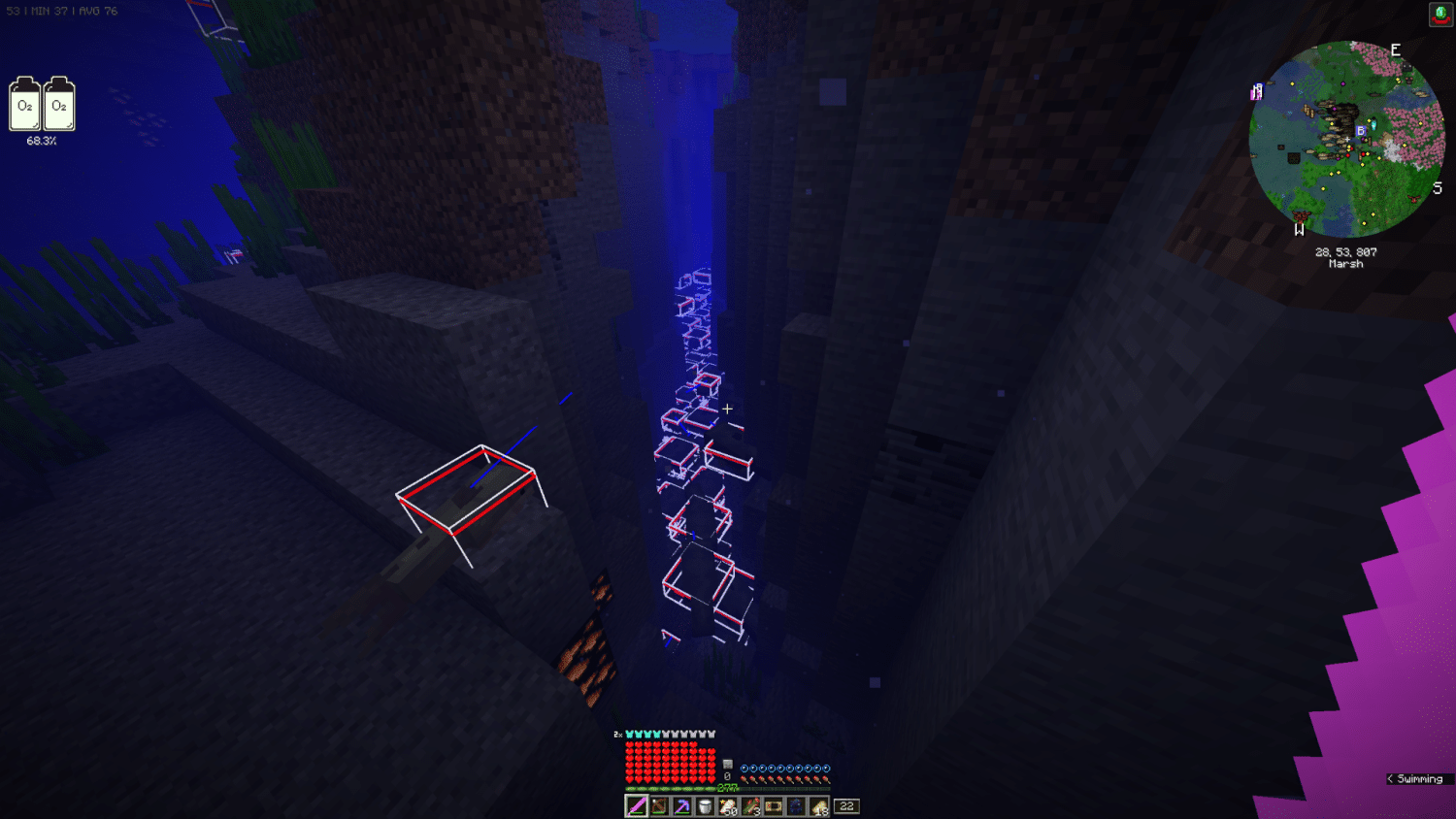
Task: Select the bucket in hotbar slot four
Action: tap(704, 804)
